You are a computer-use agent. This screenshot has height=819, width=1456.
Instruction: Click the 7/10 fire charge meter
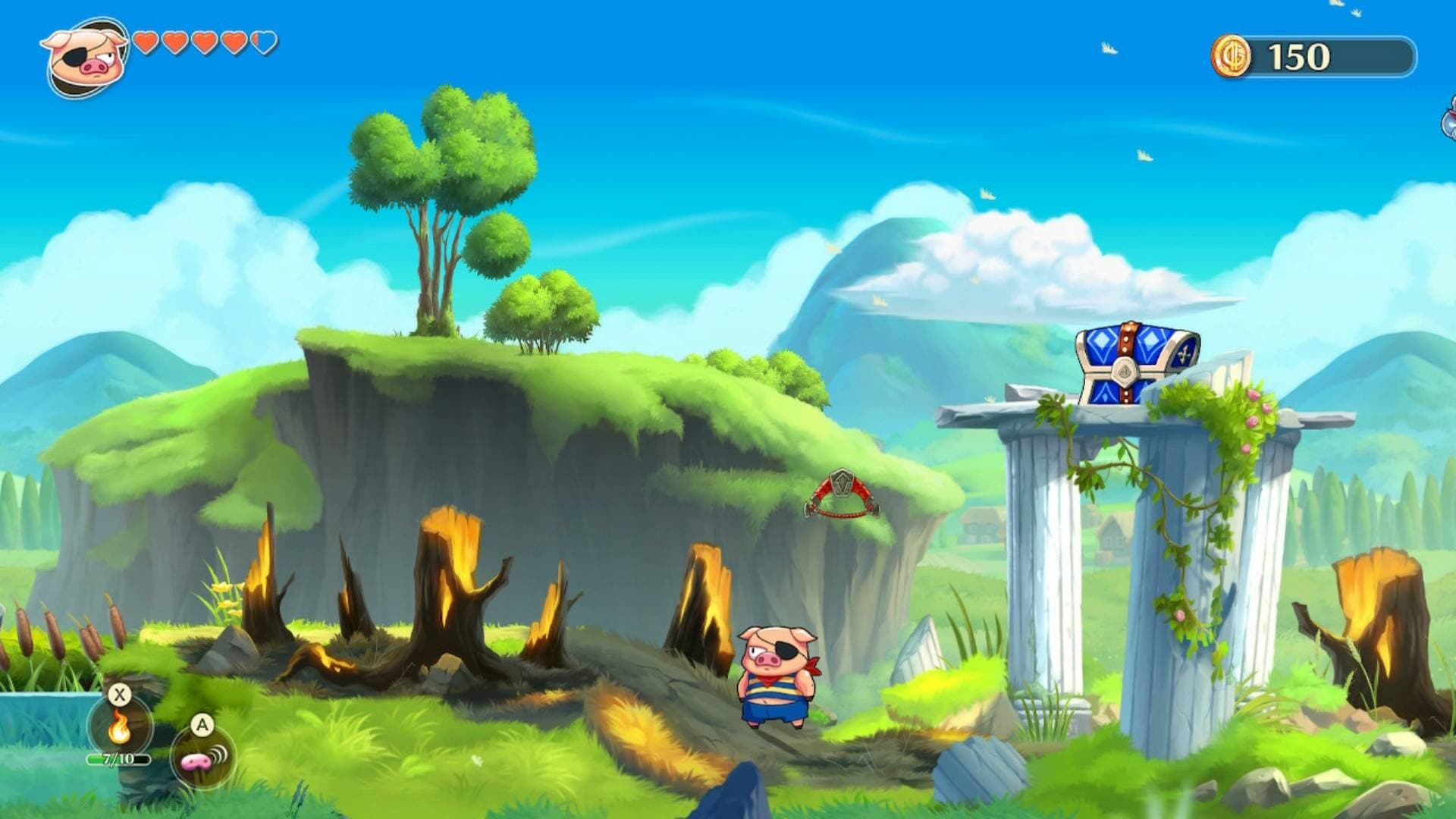click(118, 759)
